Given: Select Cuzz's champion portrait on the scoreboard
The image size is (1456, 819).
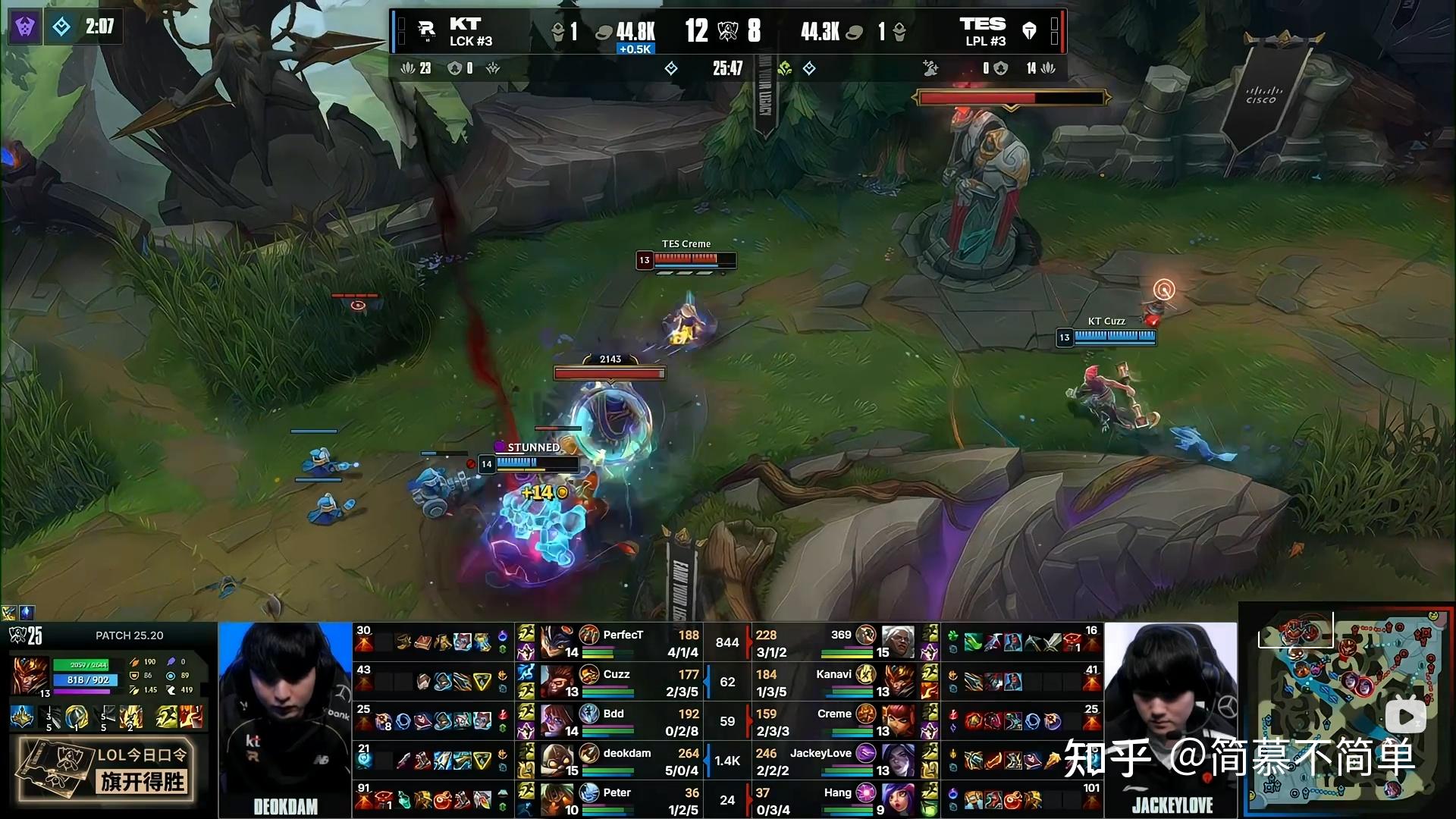Looking at the screenshot, I should (557, 681).
